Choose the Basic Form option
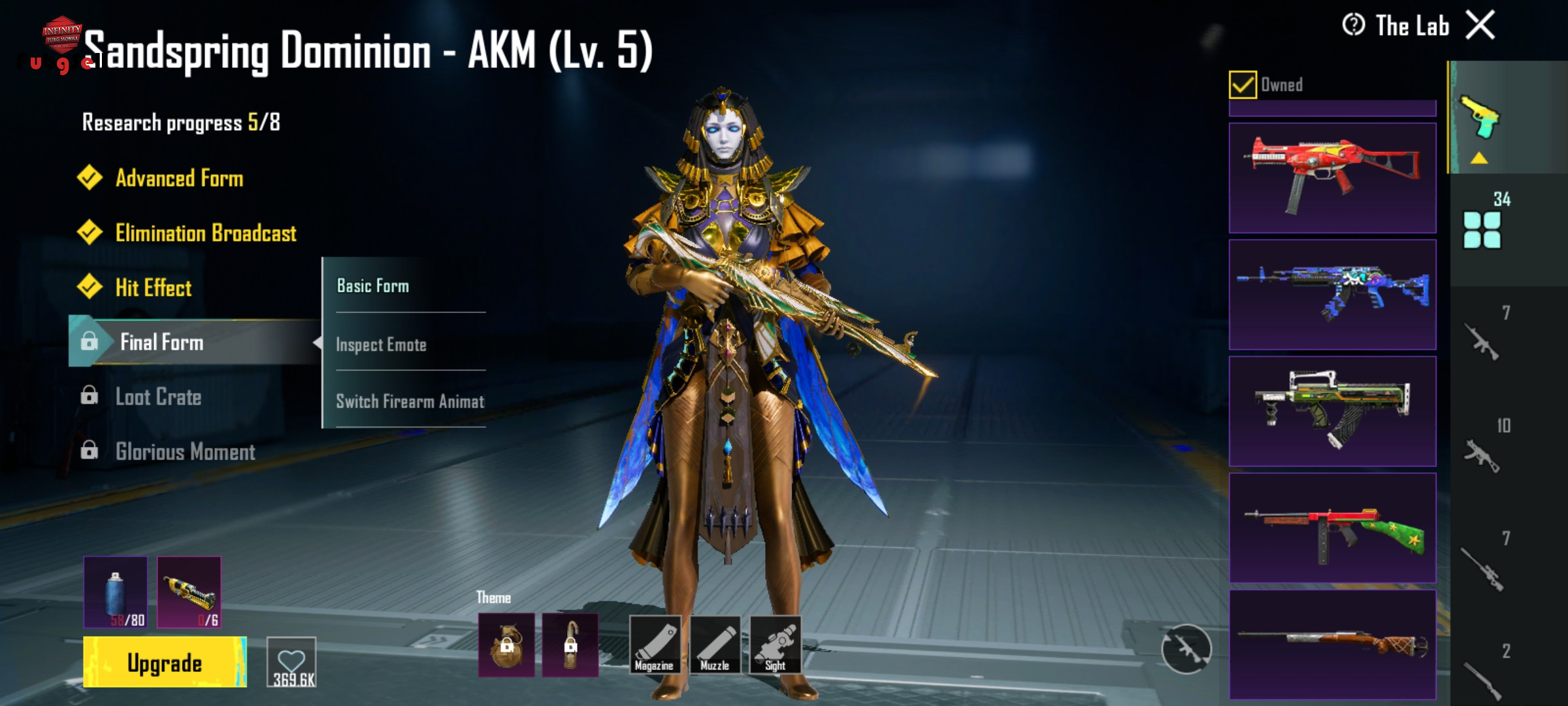1568x706 pixels. 373,286
